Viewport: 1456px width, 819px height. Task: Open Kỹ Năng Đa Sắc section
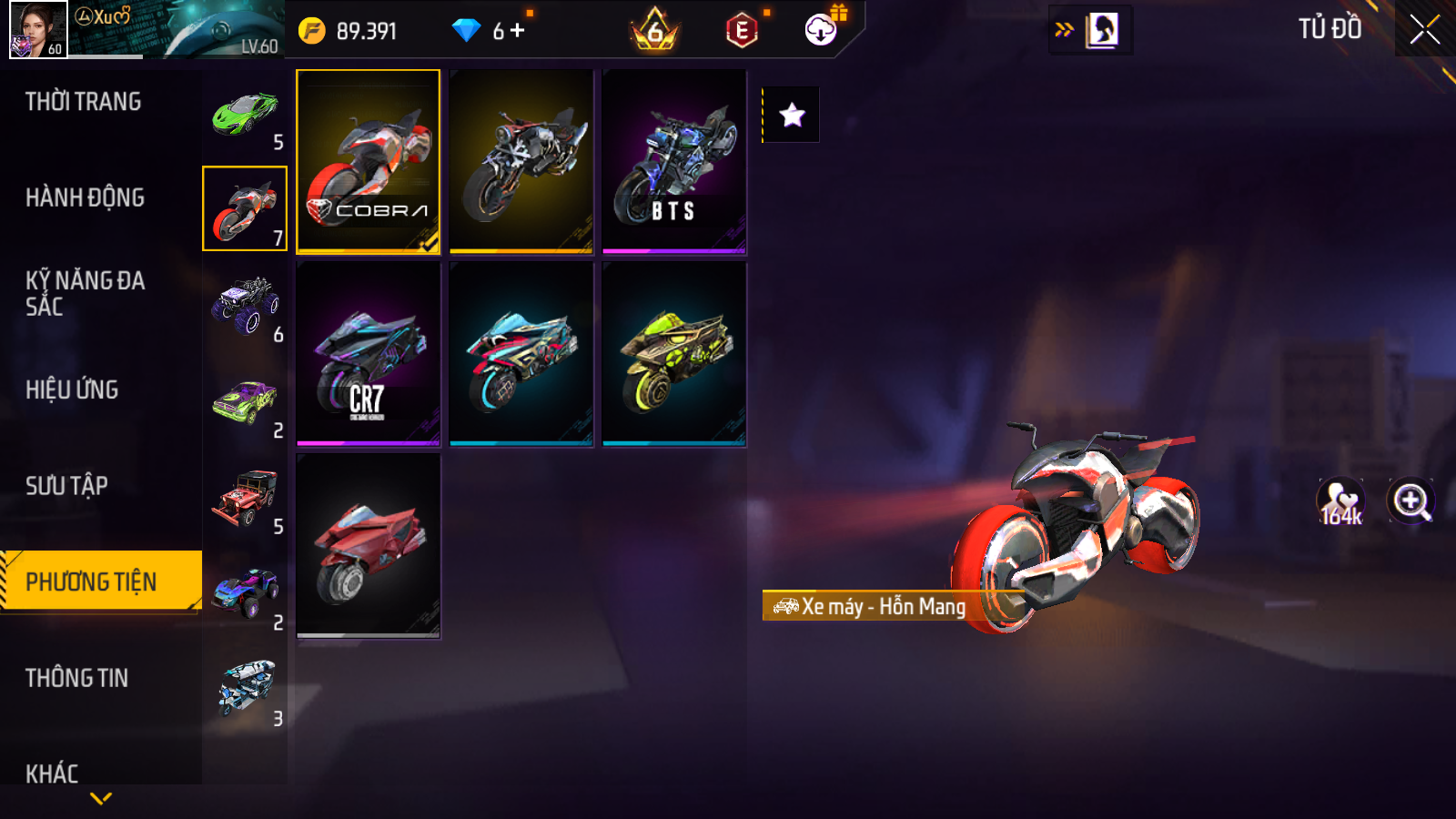click(86, 293)
